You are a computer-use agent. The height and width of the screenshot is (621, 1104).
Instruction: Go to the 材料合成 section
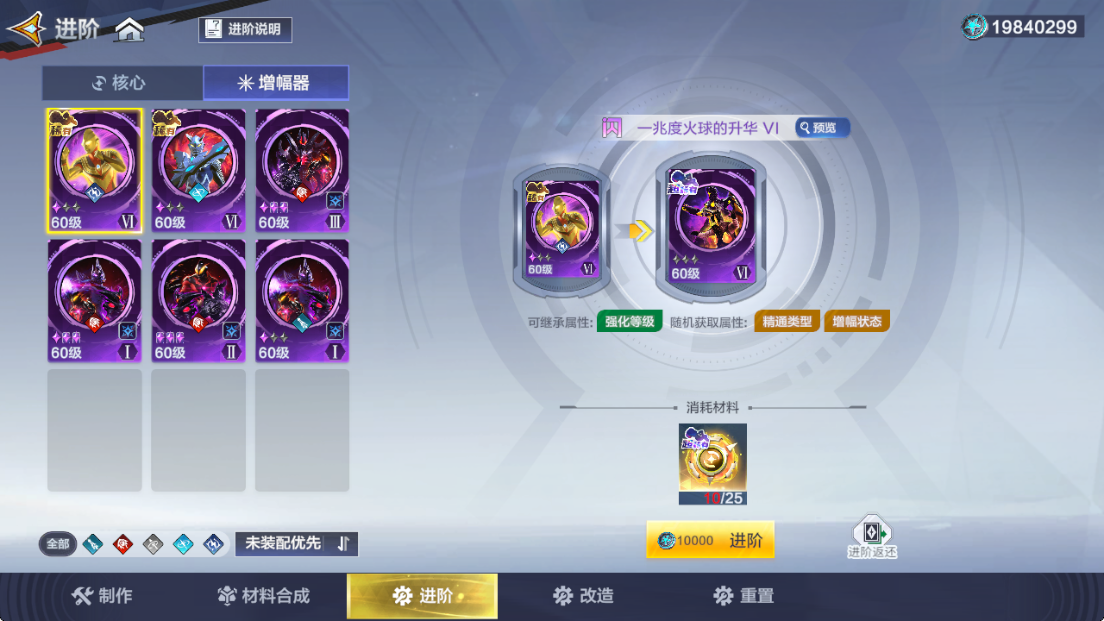(264, 596)
